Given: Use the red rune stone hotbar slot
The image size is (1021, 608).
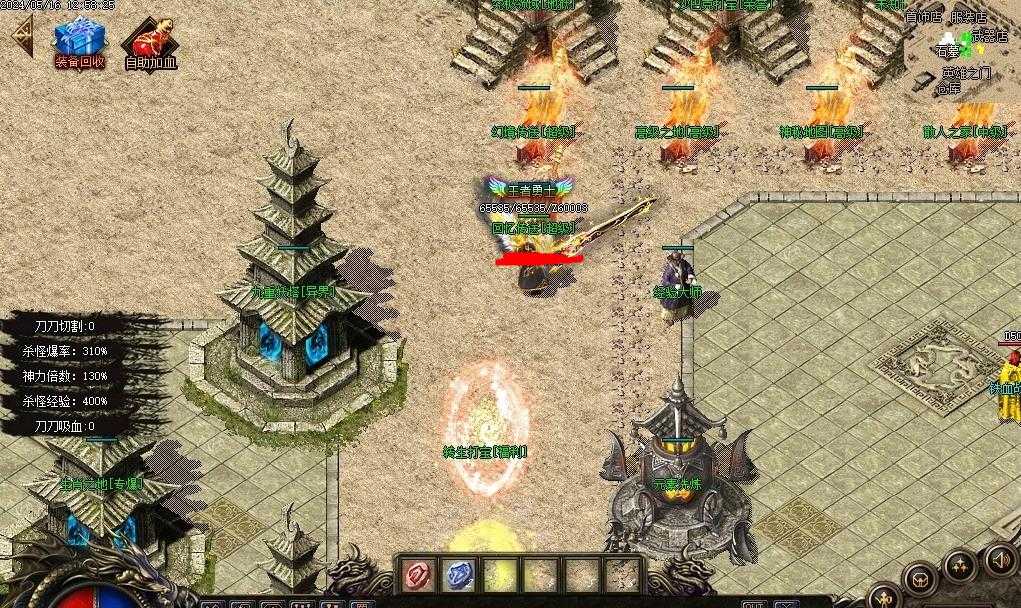Looking at the screenshot, I should pyautogui.click(x=417, y=576).
